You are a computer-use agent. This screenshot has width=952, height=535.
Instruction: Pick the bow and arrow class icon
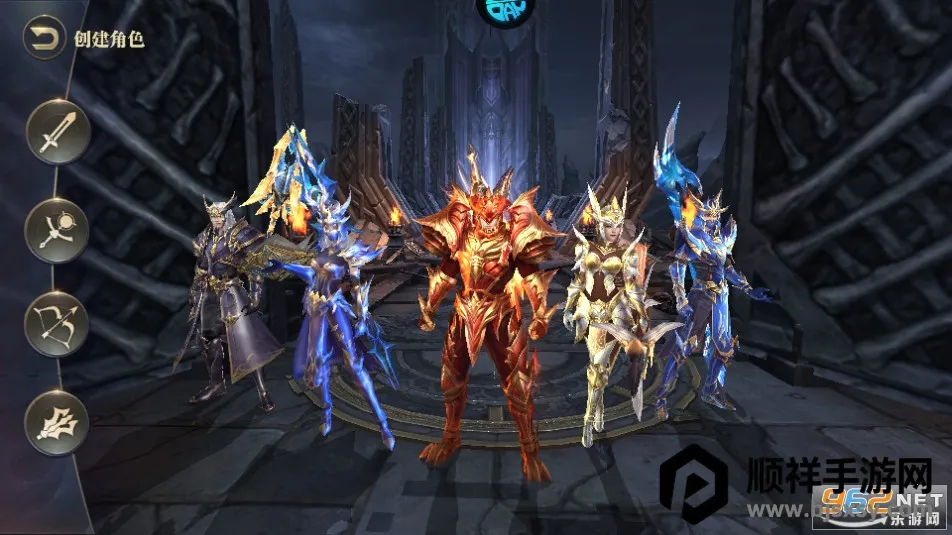click(57, 324)
